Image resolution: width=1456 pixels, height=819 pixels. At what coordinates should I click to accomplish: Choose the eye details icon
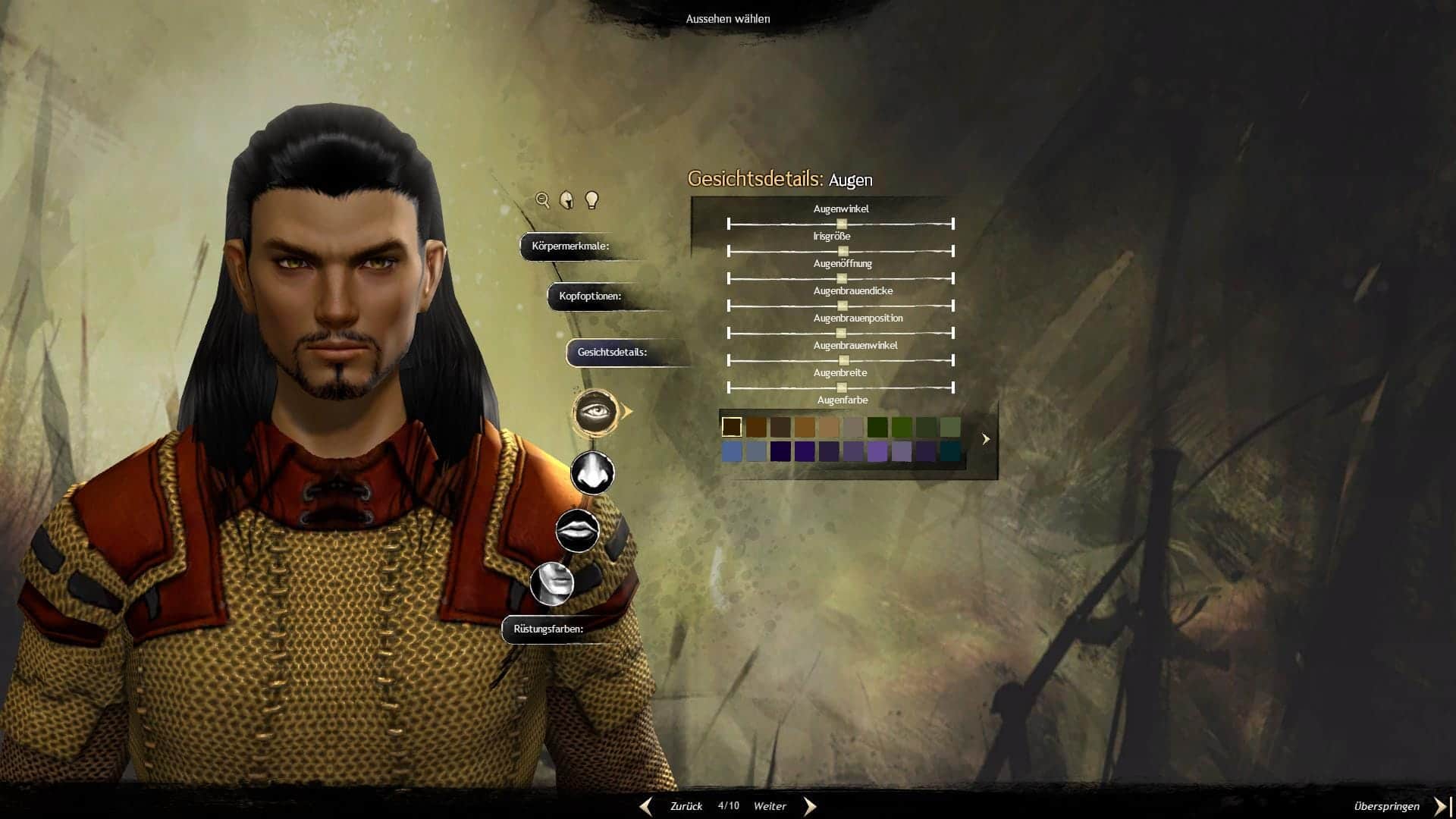(594, 413)
